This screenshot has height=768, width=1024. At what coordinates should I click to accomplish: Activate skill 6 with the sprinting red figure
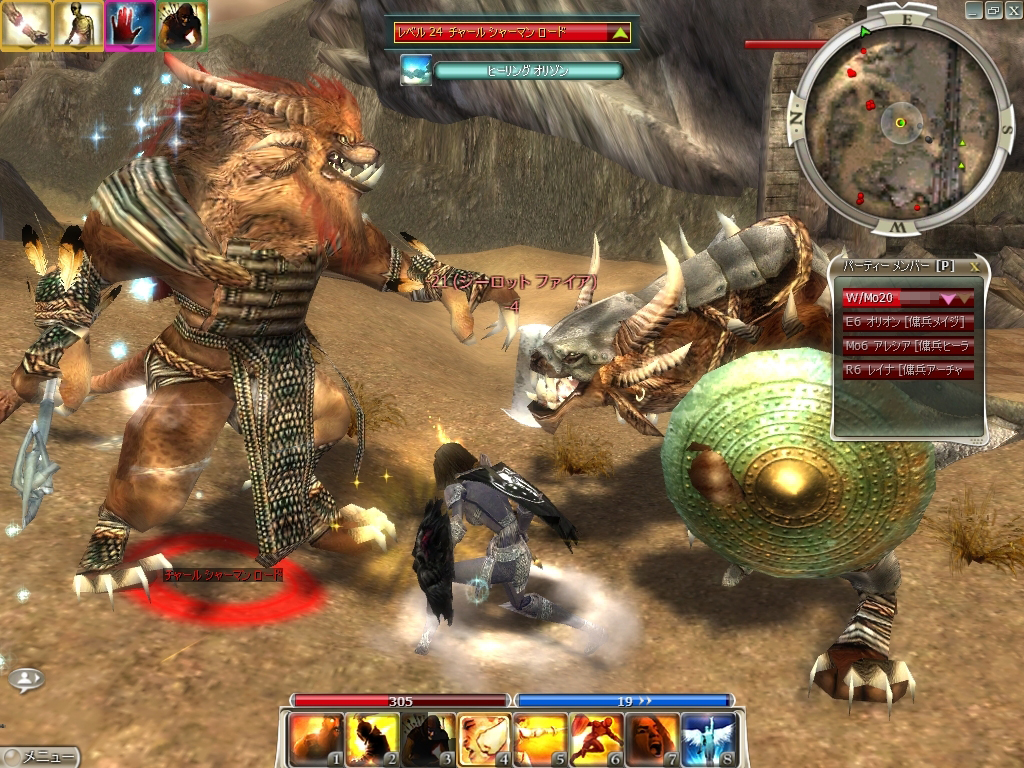point(597,739)
